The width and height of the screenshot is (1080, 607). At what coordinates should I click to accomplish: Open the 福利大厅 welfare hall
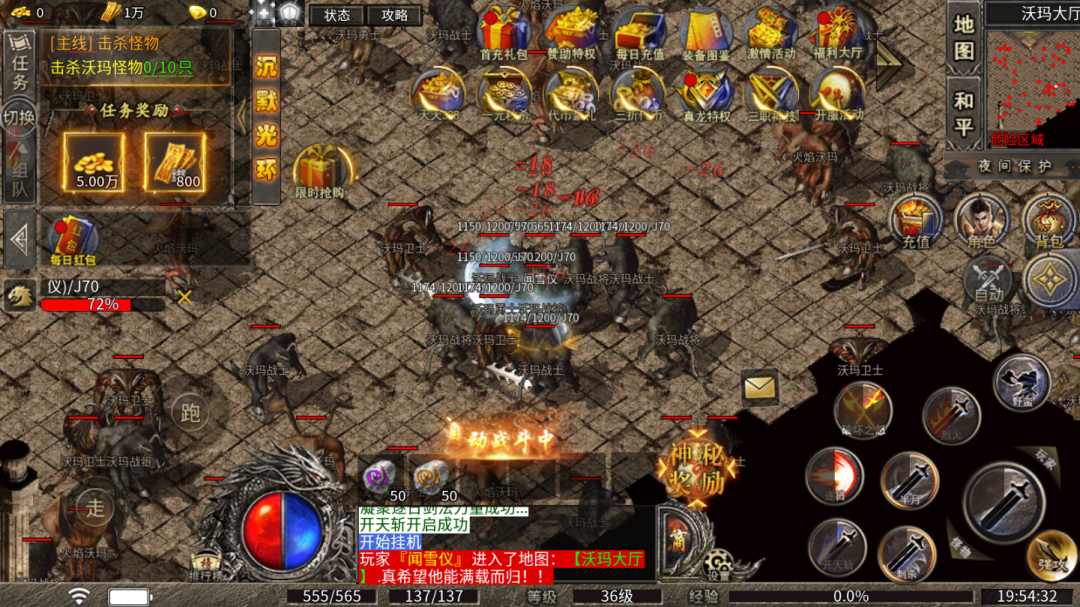[x=838, y=33]
